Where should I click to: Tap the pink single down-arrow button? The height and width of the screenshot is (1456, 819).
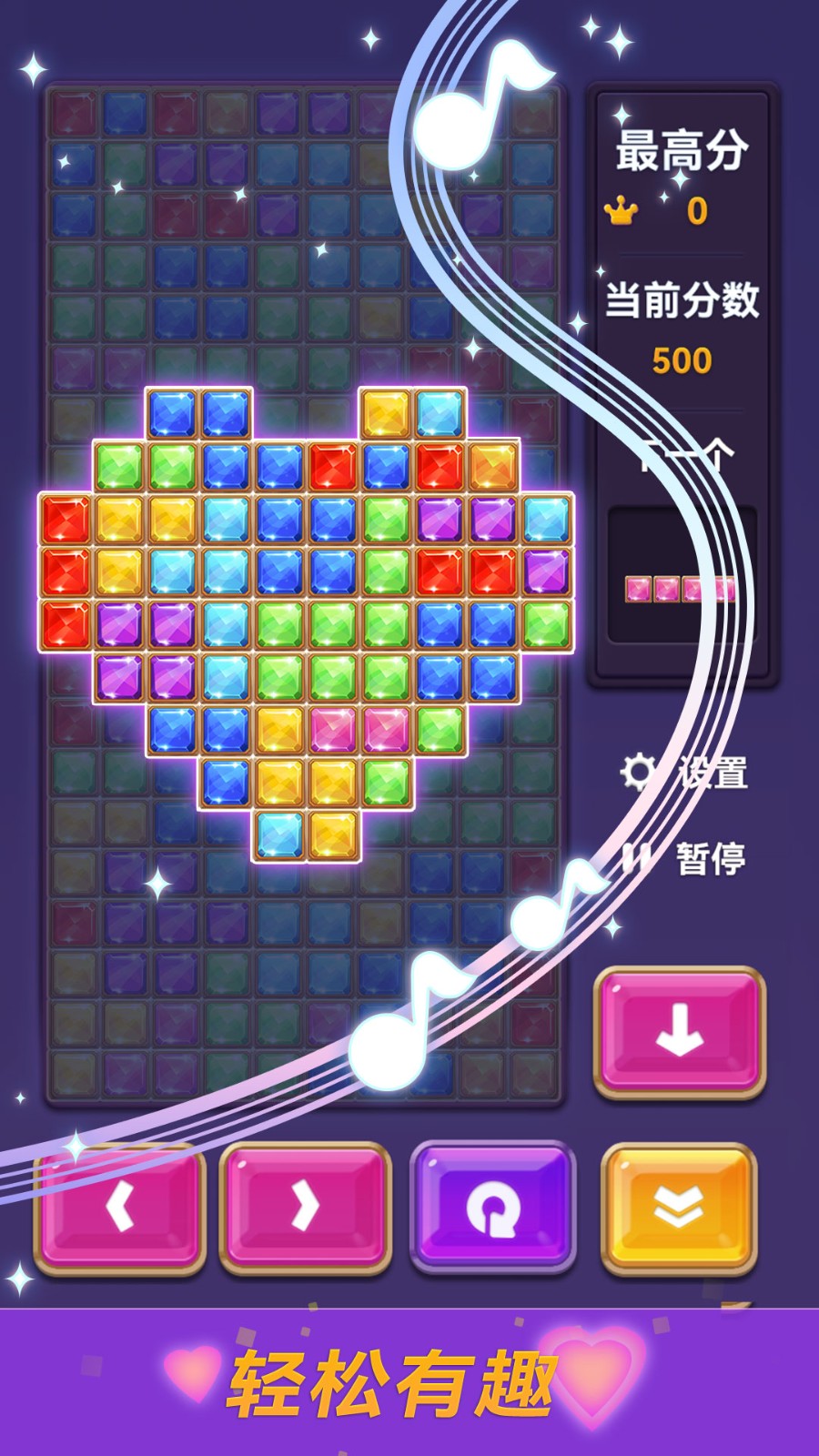point(679,1030)
